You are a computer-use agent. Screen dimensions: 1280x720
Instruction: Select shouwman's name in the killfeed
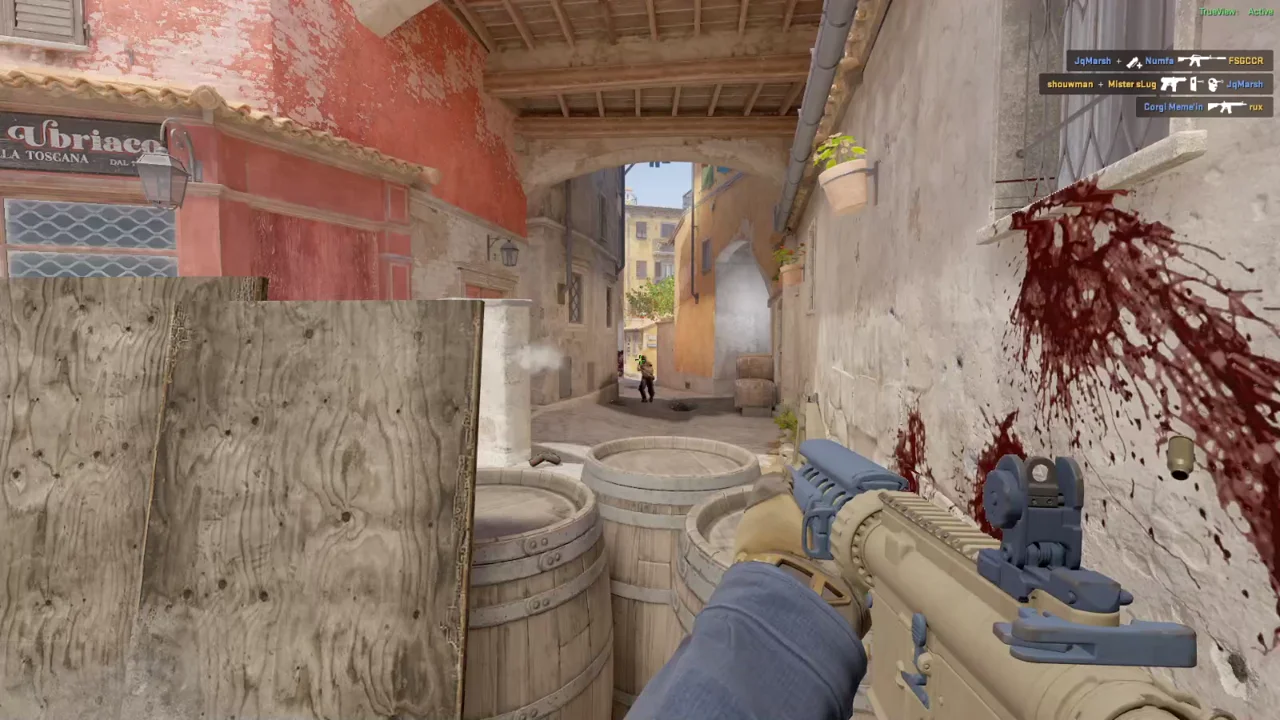tap(1070, 85)
